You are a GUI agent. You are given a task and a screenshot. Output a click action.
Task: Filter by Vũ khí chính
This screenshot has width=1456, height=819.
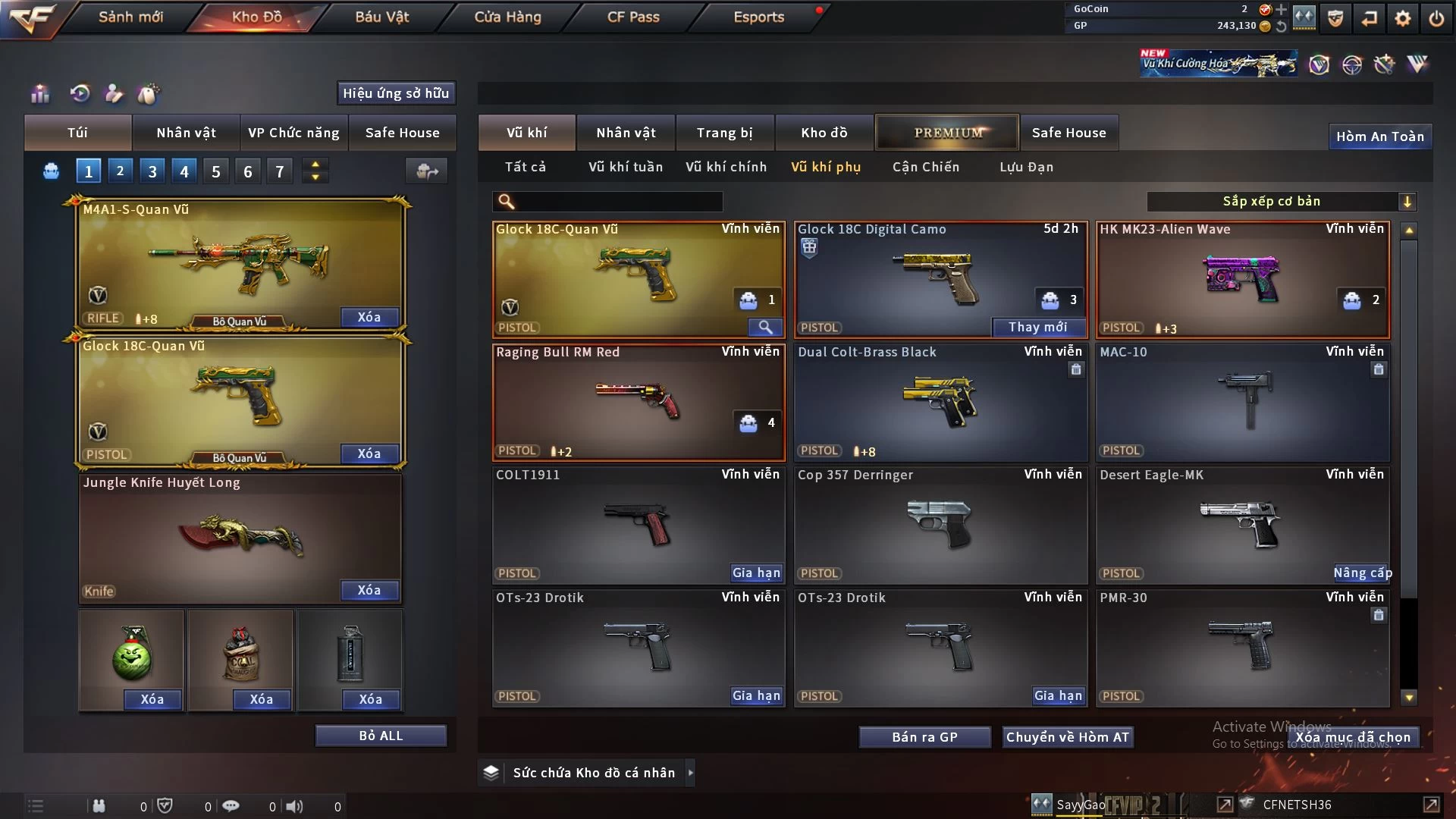pyautogui.click(x=726, y=167)
